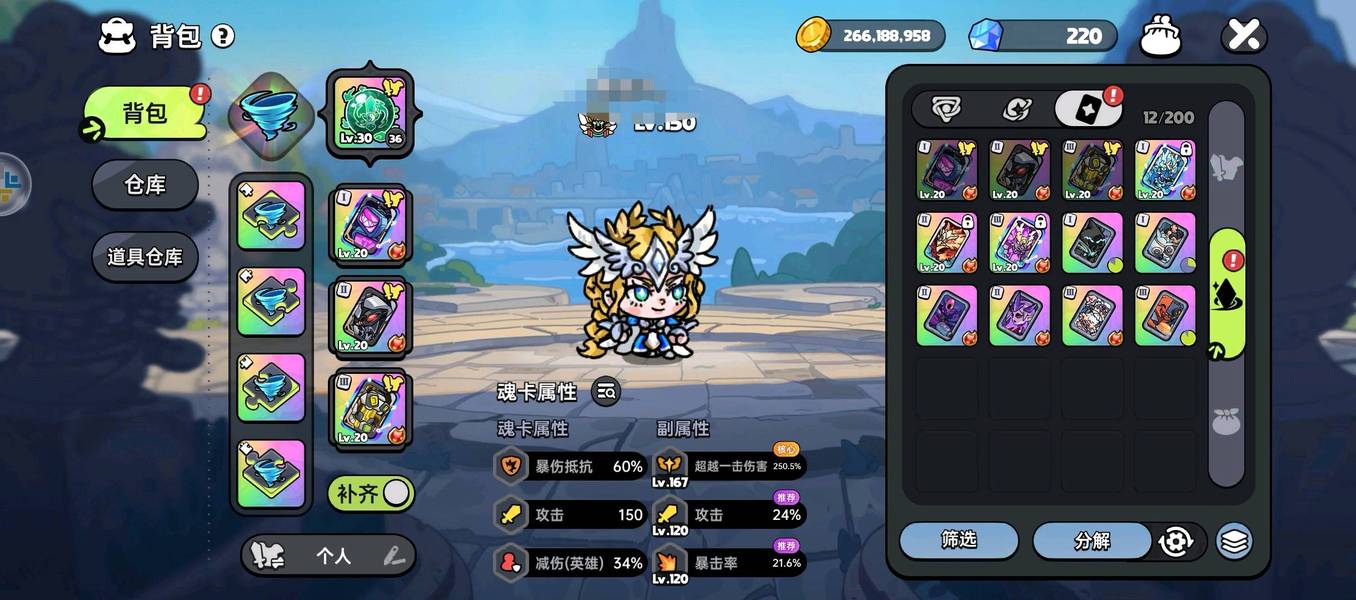Open the 仓库 warehouse tab

145,185
